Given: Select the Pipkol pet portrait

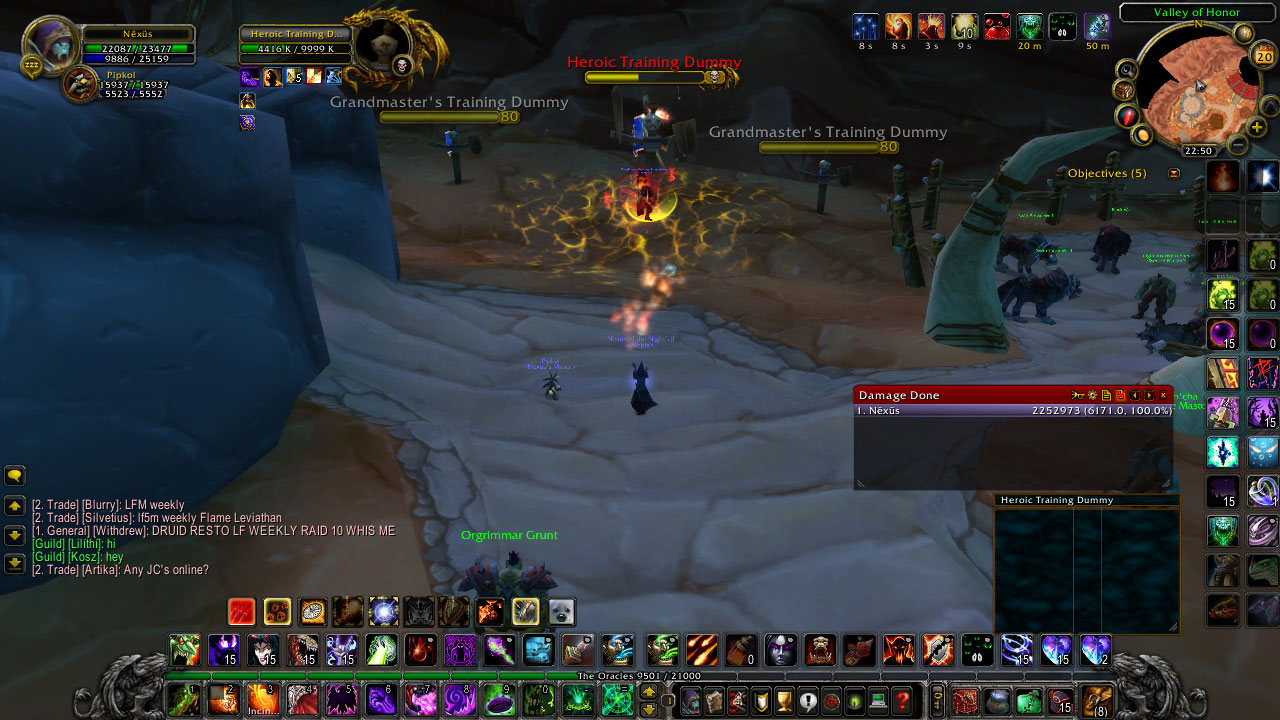Looking at the screenshot, I should coord(80,84).
